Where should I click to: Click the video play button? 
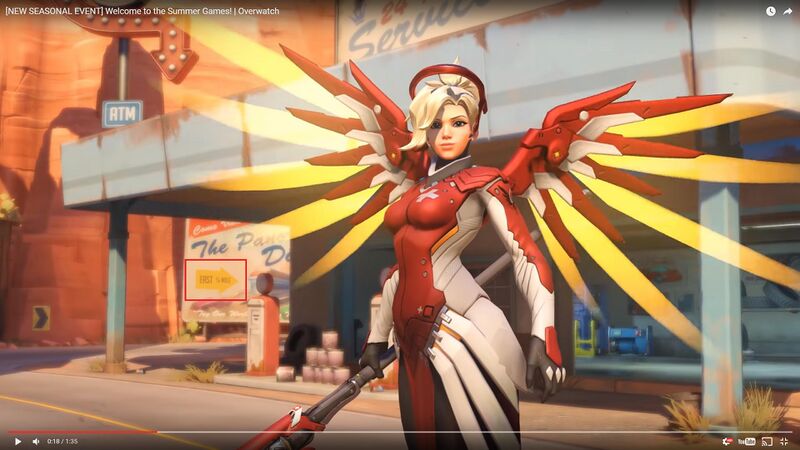[17, 441]
